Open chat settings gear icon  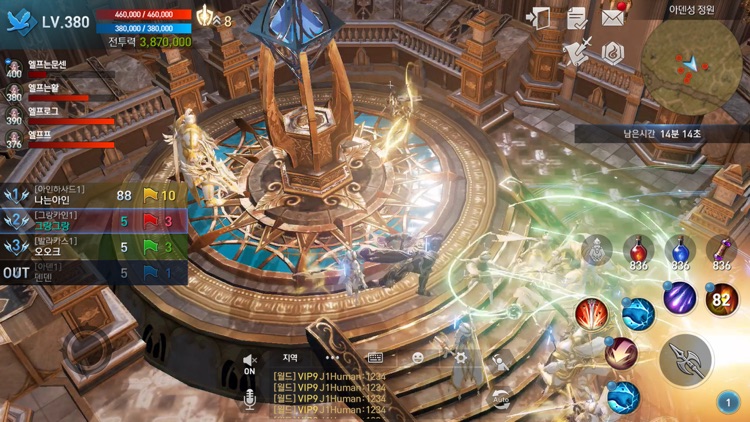(461, 357)
